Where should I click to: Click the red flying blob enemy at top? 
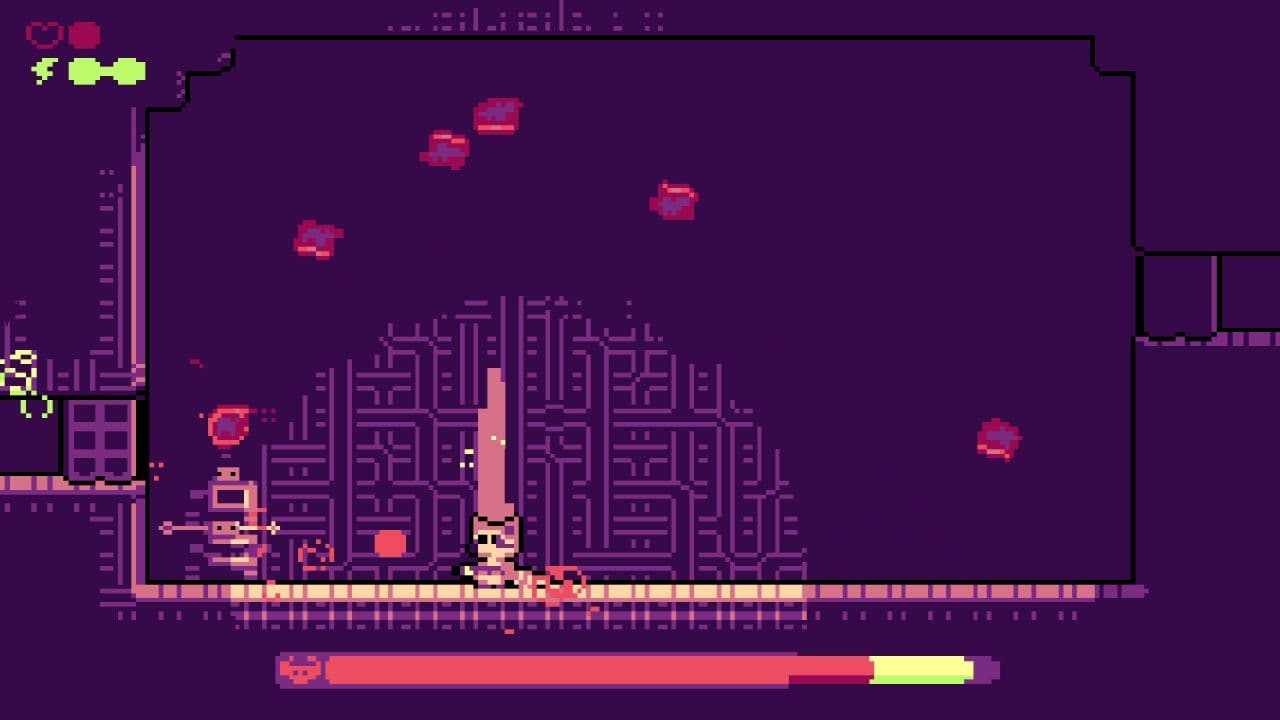[x=497, y=115]
